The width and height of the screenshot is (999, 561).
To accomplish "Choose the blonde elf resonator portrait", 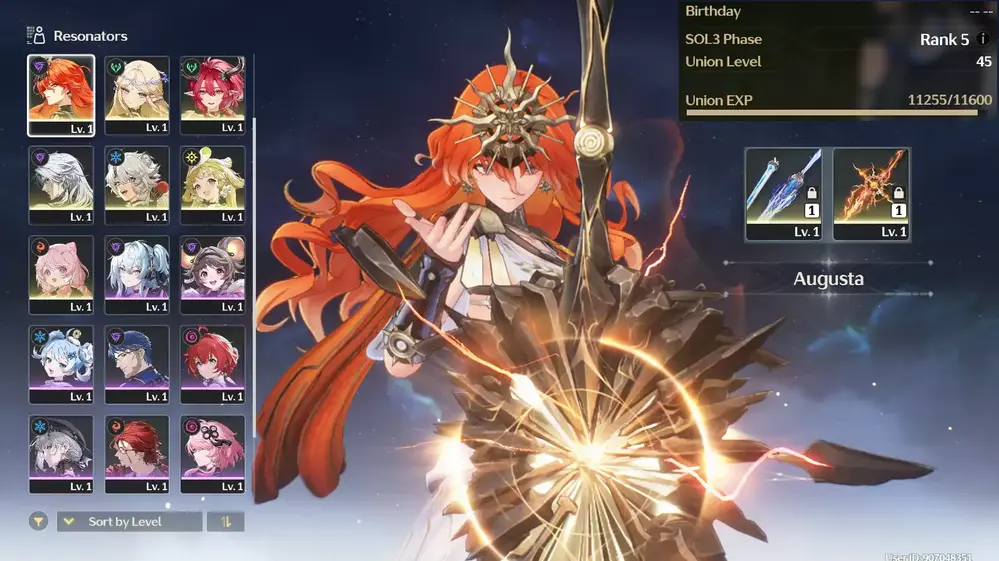I will coord(137,94).
